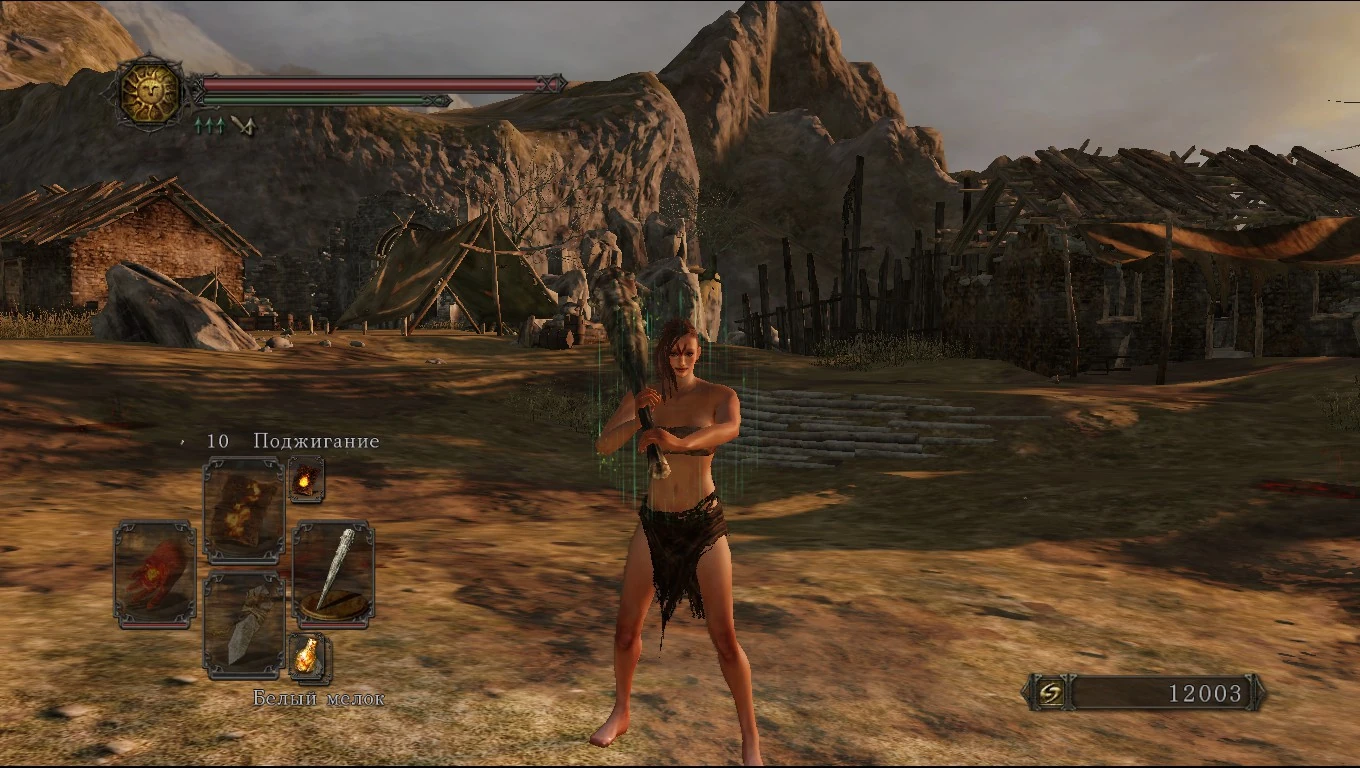Choose the spiked club weapon slot

pyautogui.click(x=333, y=574)
